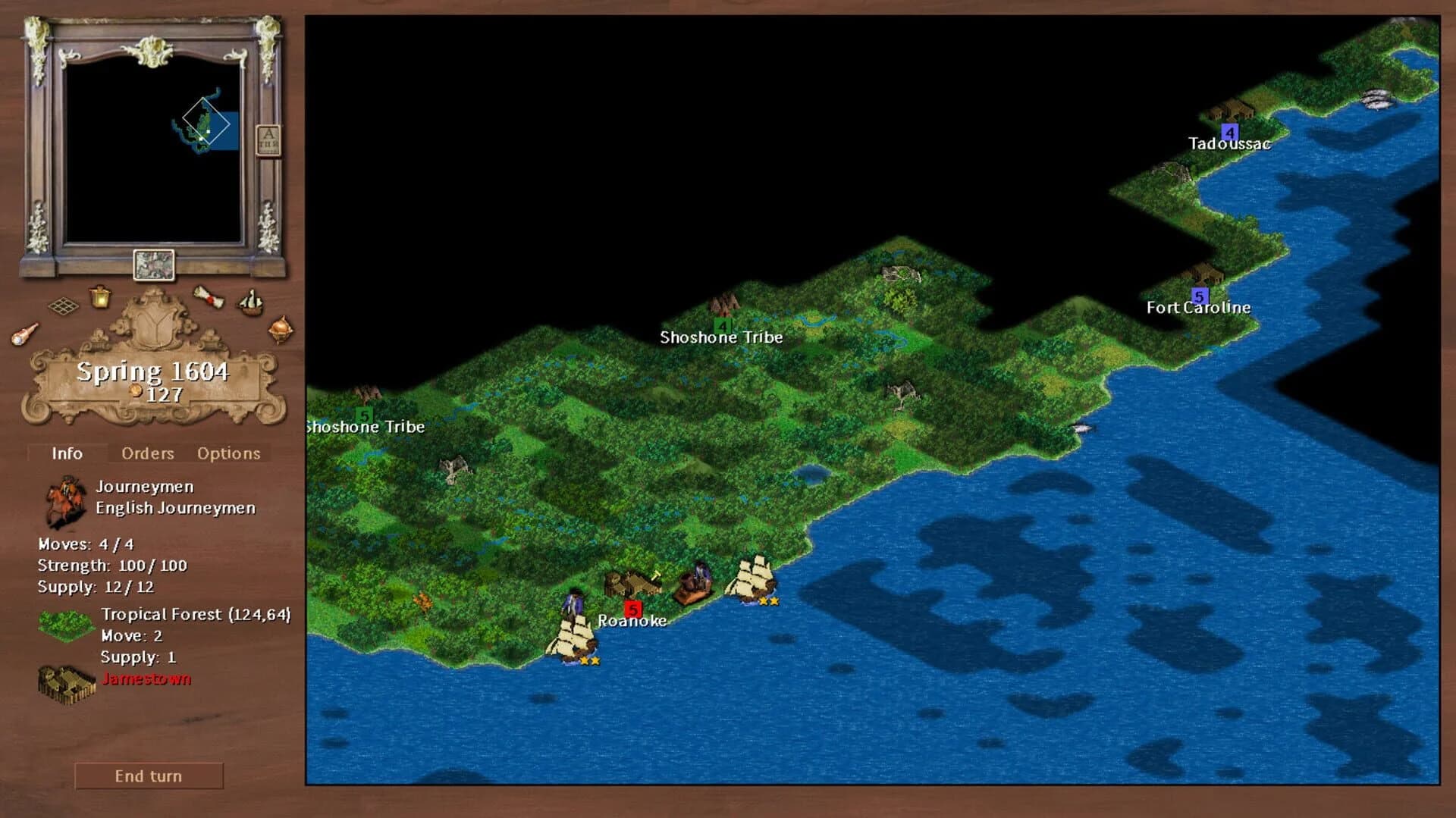The height and width of the screenshot is (818, 1456).
Task: Select the Info tab
Action: 67,453
